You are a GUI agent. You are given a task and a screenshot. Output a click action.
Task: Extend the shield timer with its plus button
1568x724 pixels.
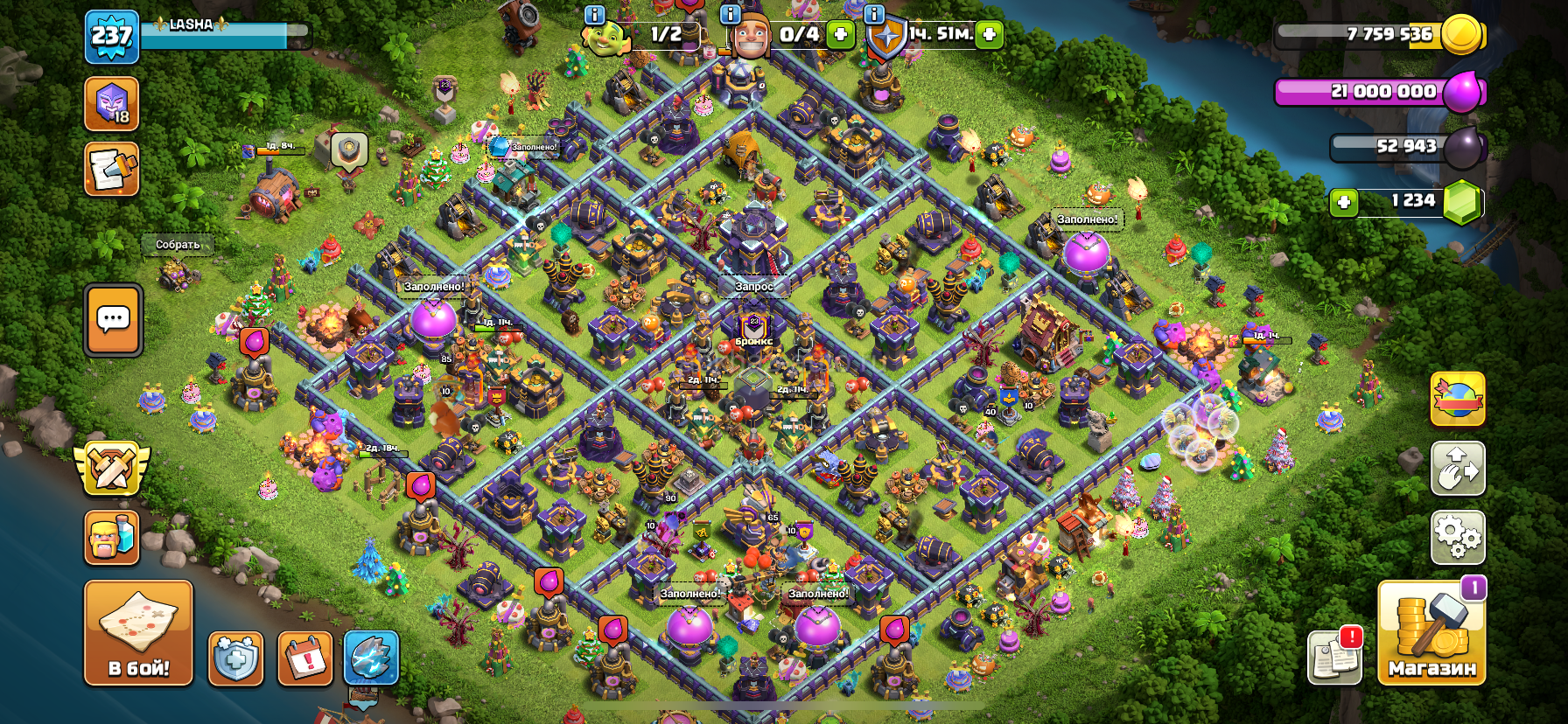(989, 34)
